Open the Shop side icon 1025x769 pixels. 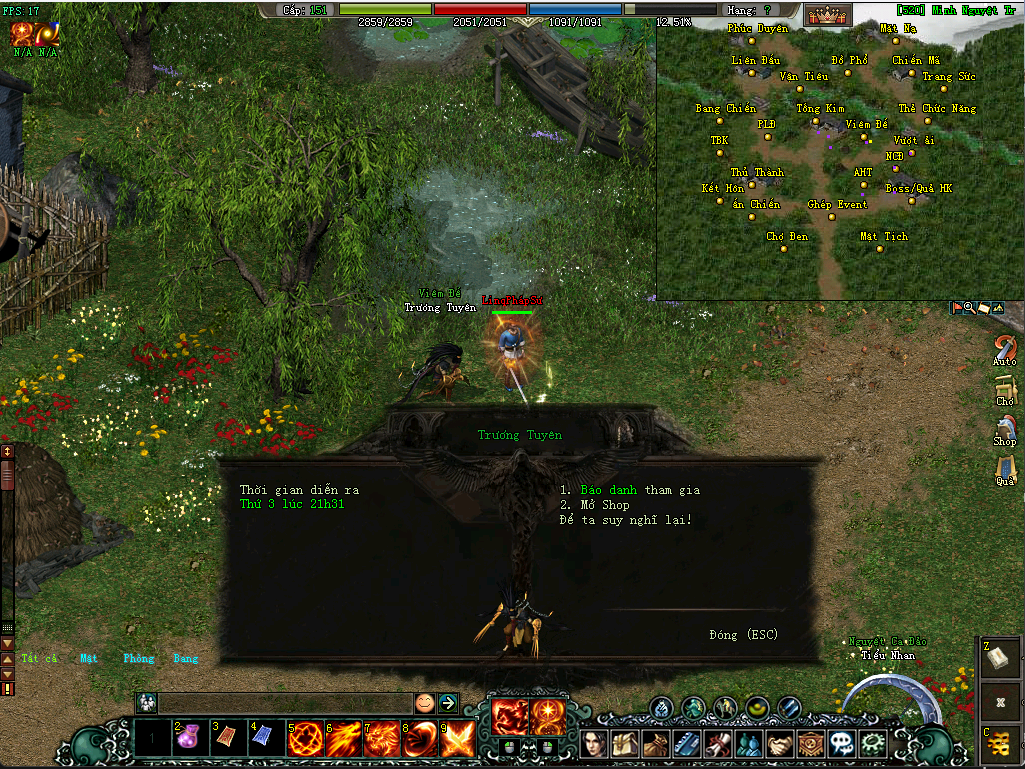click(1005, 429)
